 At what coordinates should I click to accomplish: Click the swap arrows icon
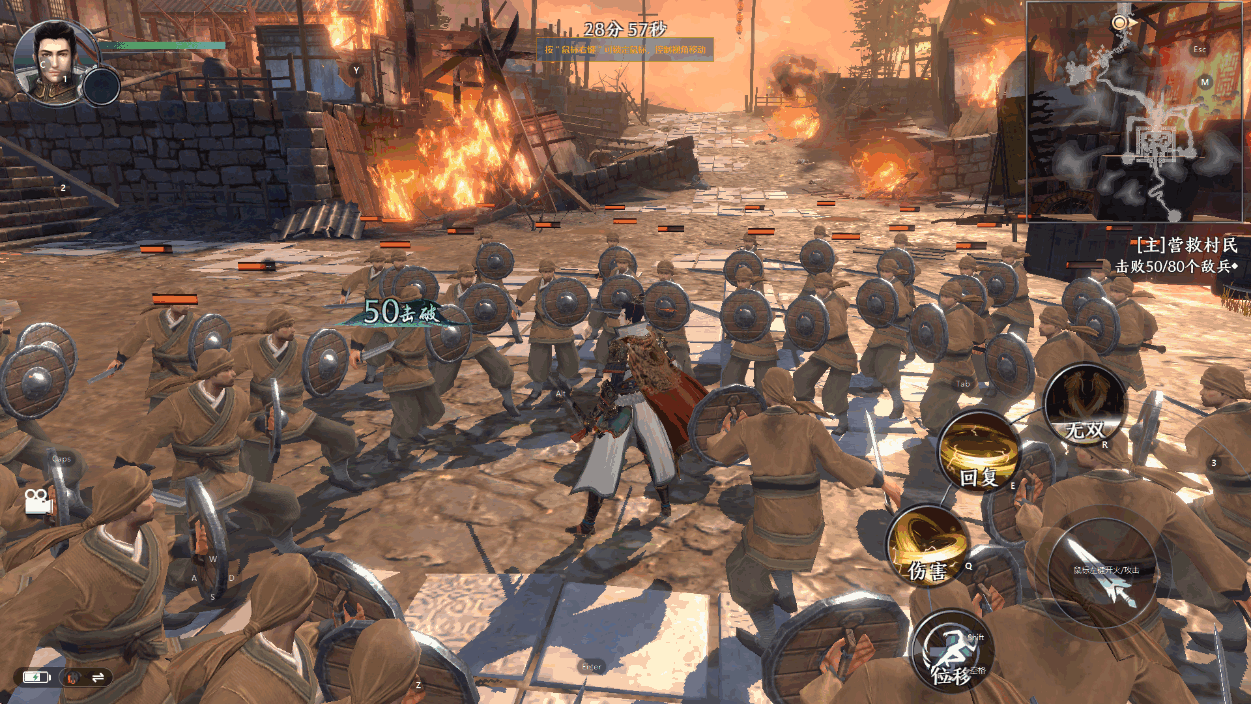click(x=98, y=677)
